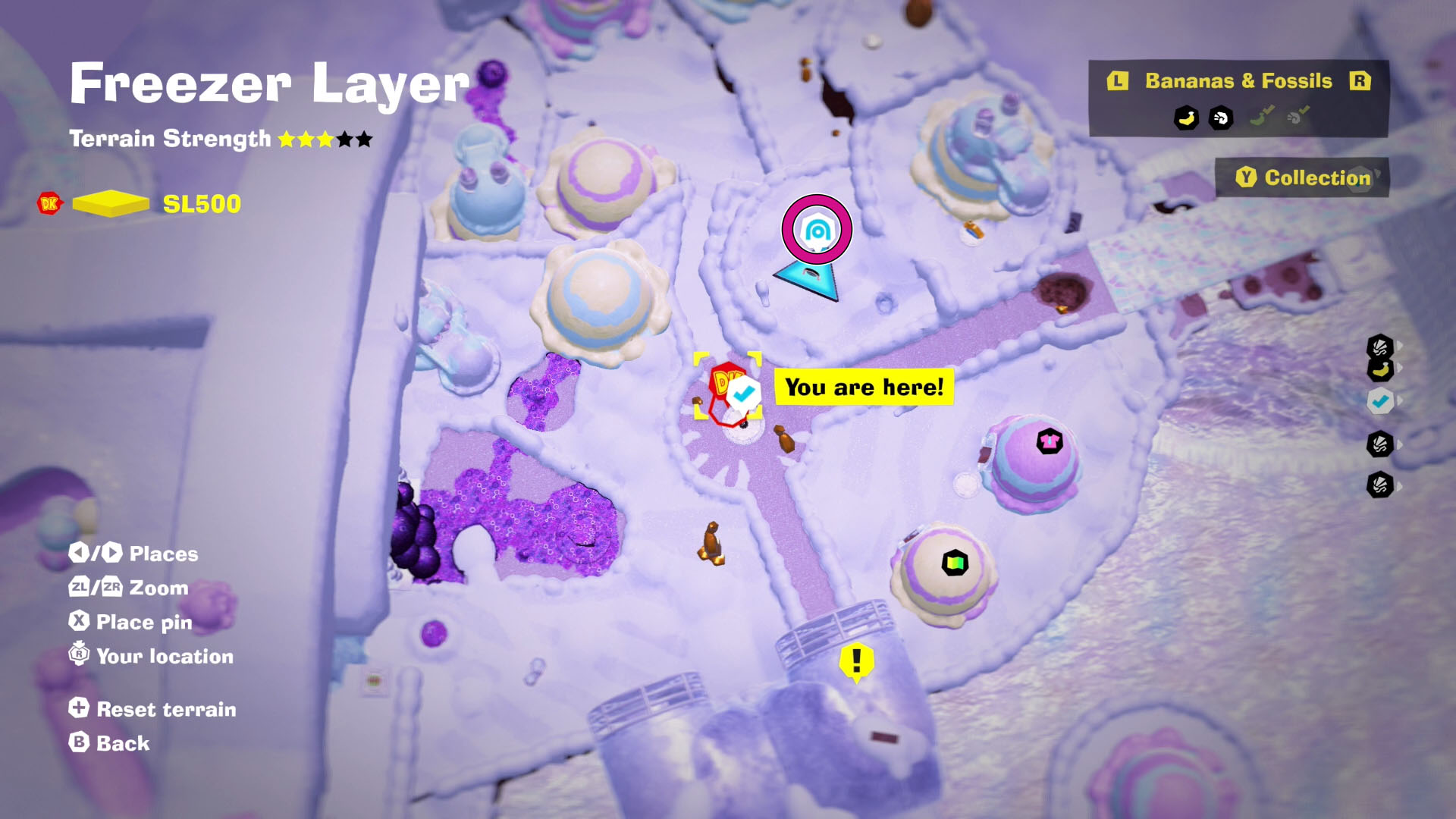
Task: Select the yellow banana icon under Bananas & Fossils
Action: tap(1186, 117)
